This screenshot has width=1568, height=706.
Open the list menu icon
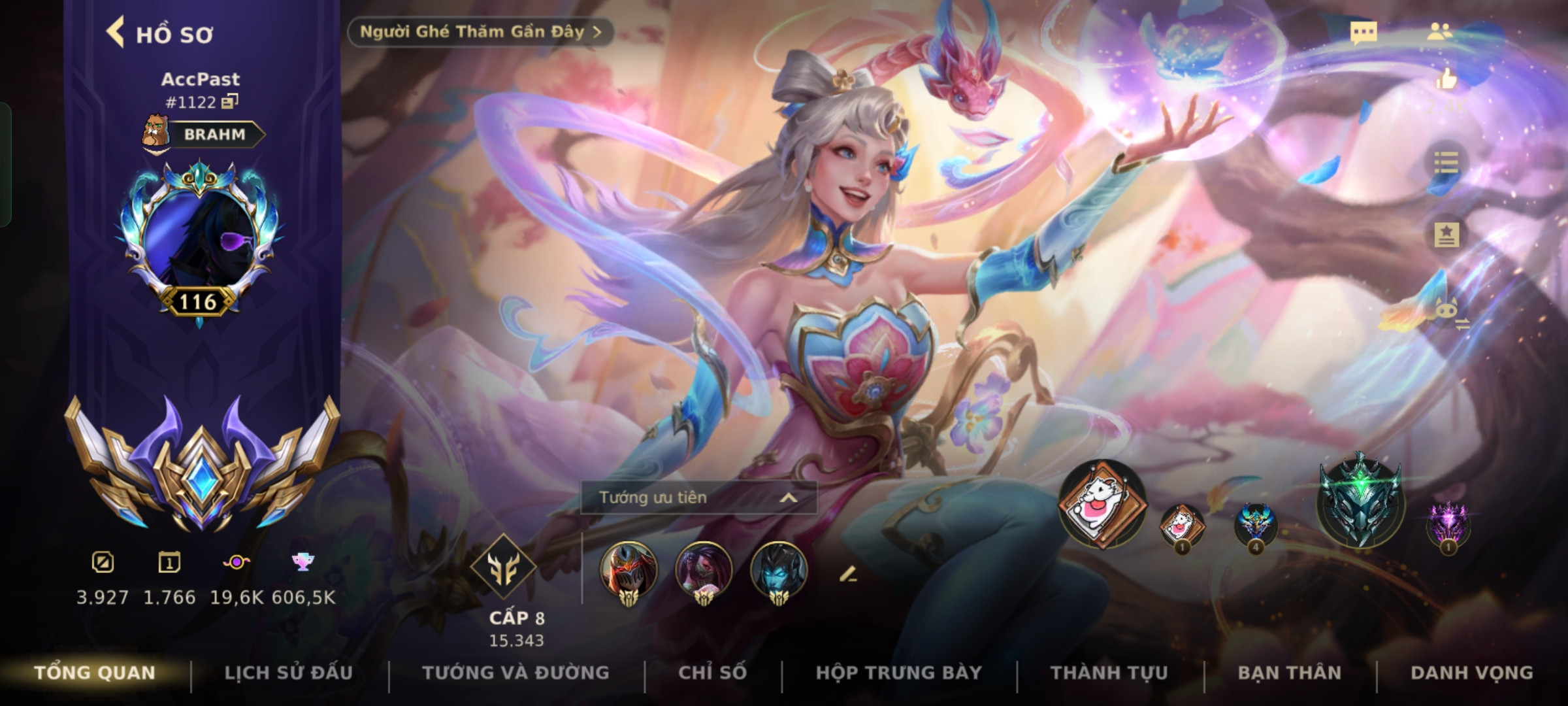1446,163
